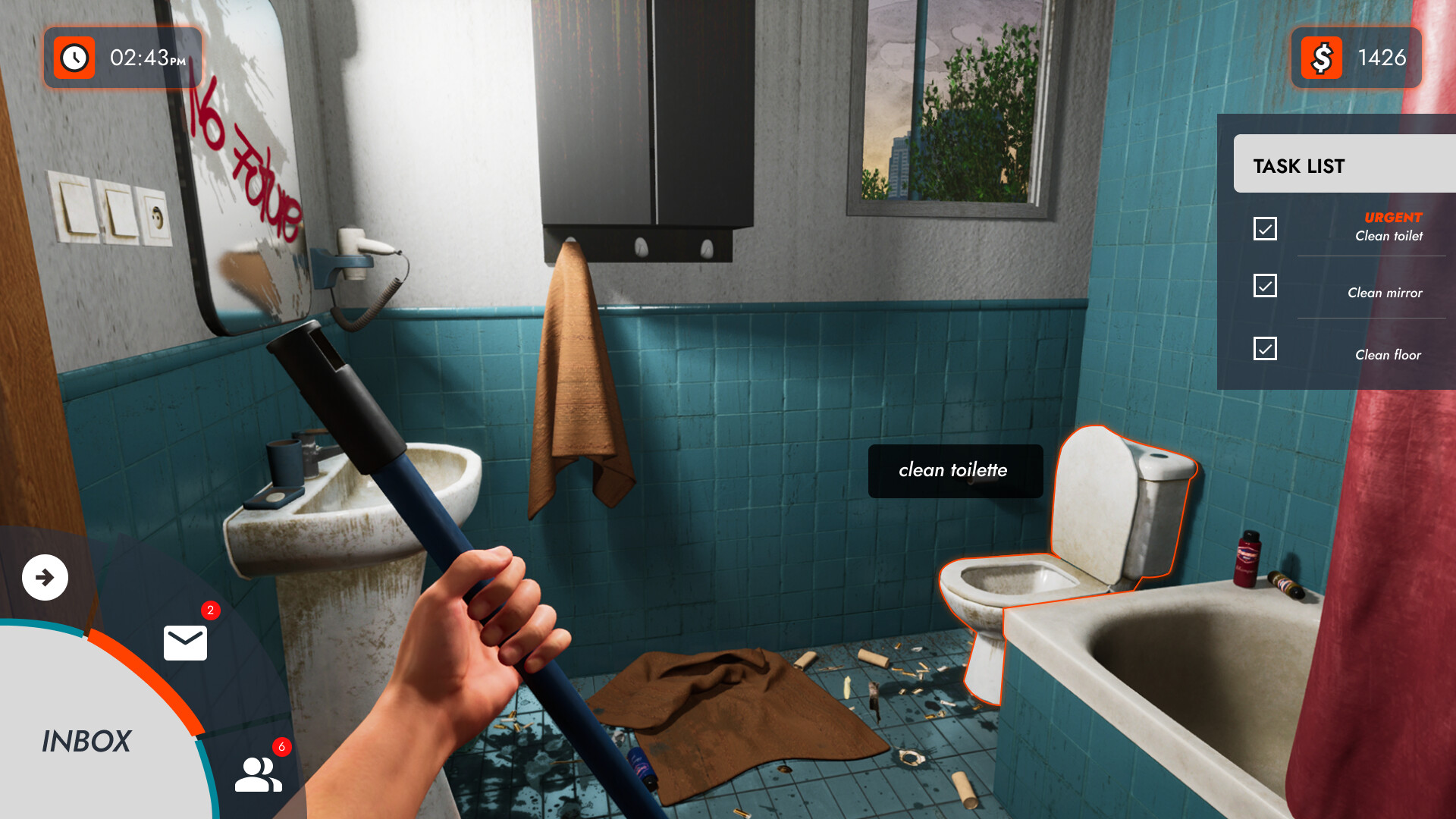Click the clock icon in the time display

coord(74,56)
